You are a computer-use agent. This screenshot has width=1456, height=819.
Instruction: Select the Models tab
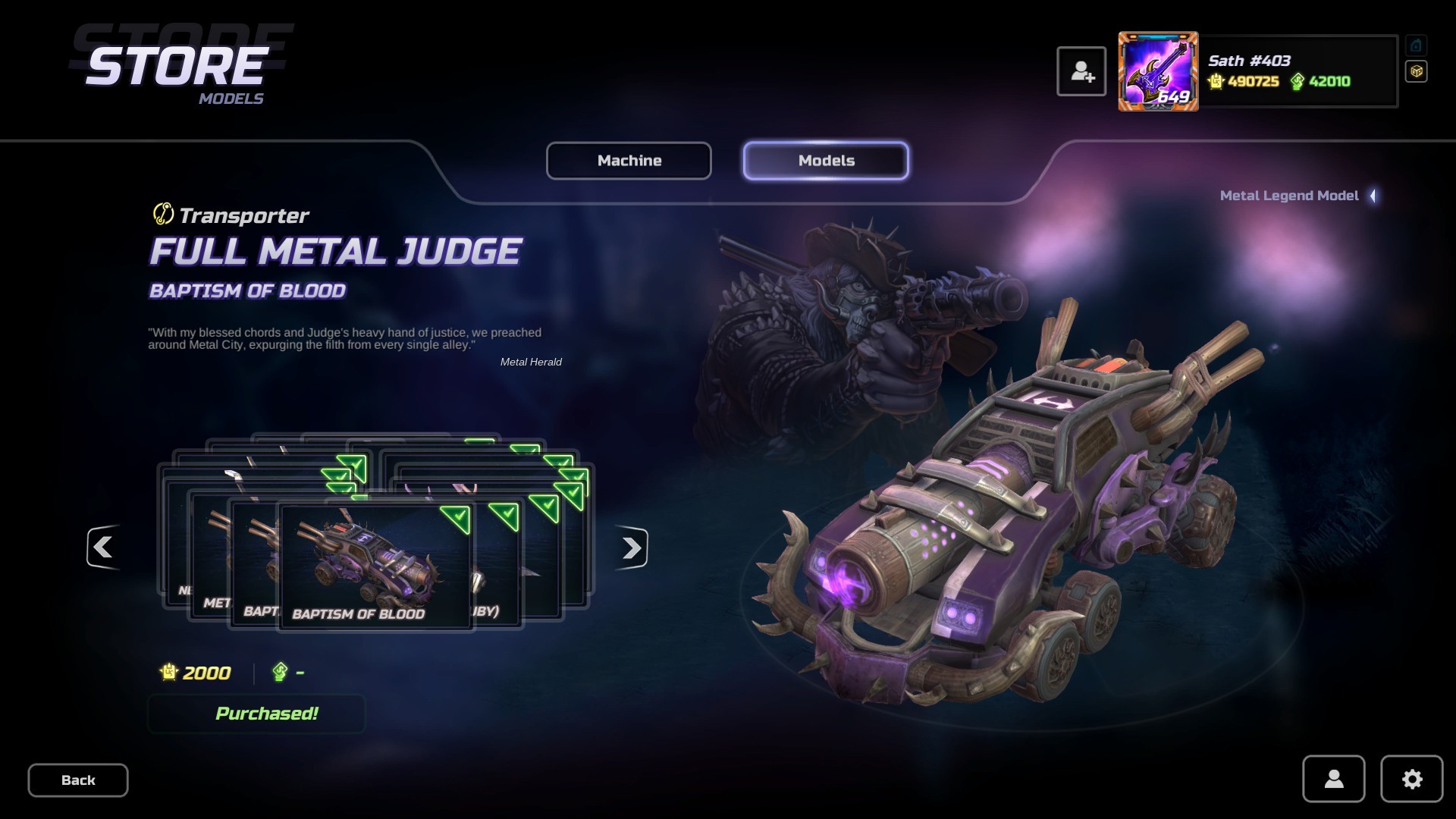click(x=825, y=160)
